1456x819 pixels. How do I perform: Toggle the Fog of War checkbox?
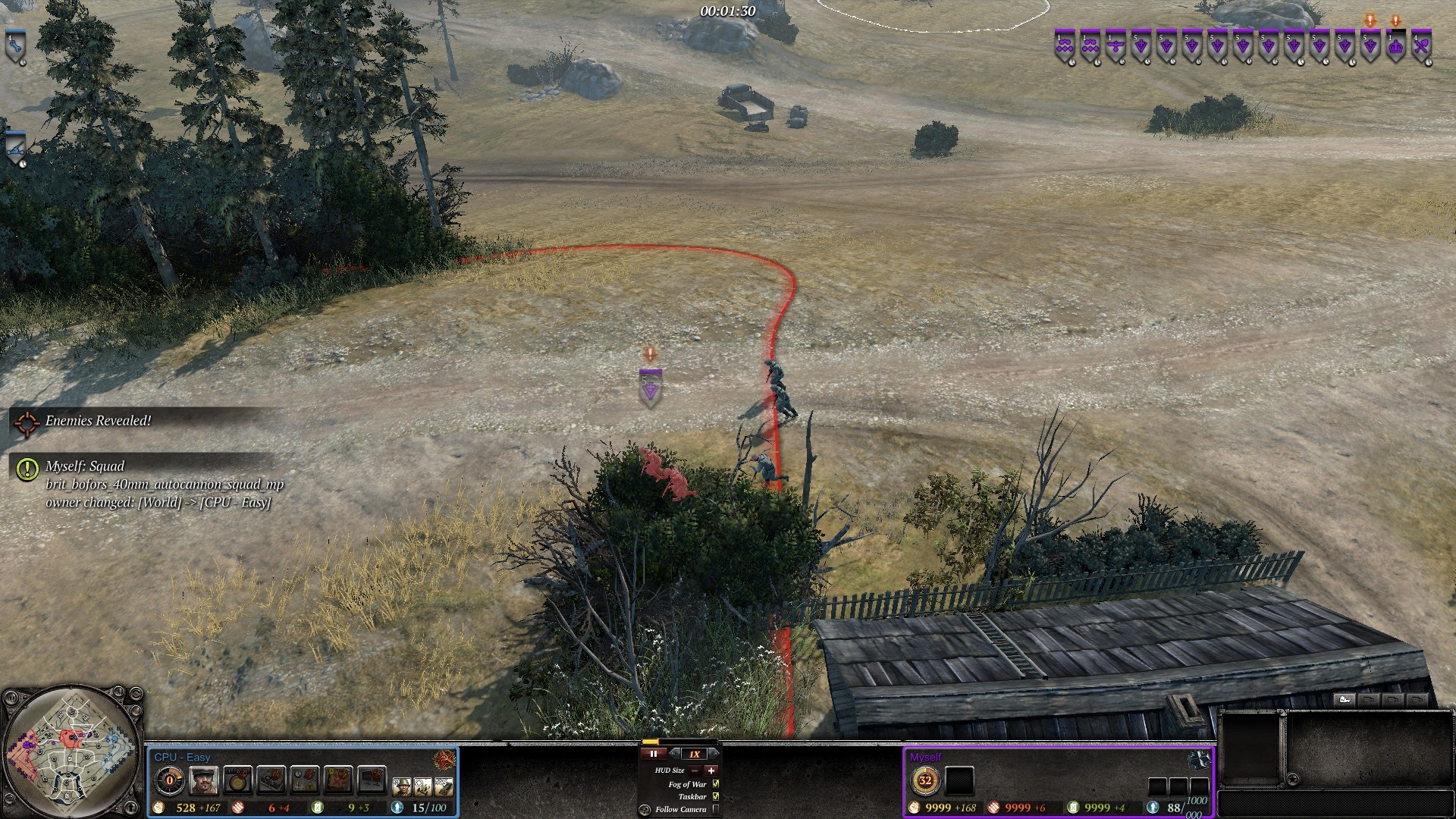pos(716,784)
